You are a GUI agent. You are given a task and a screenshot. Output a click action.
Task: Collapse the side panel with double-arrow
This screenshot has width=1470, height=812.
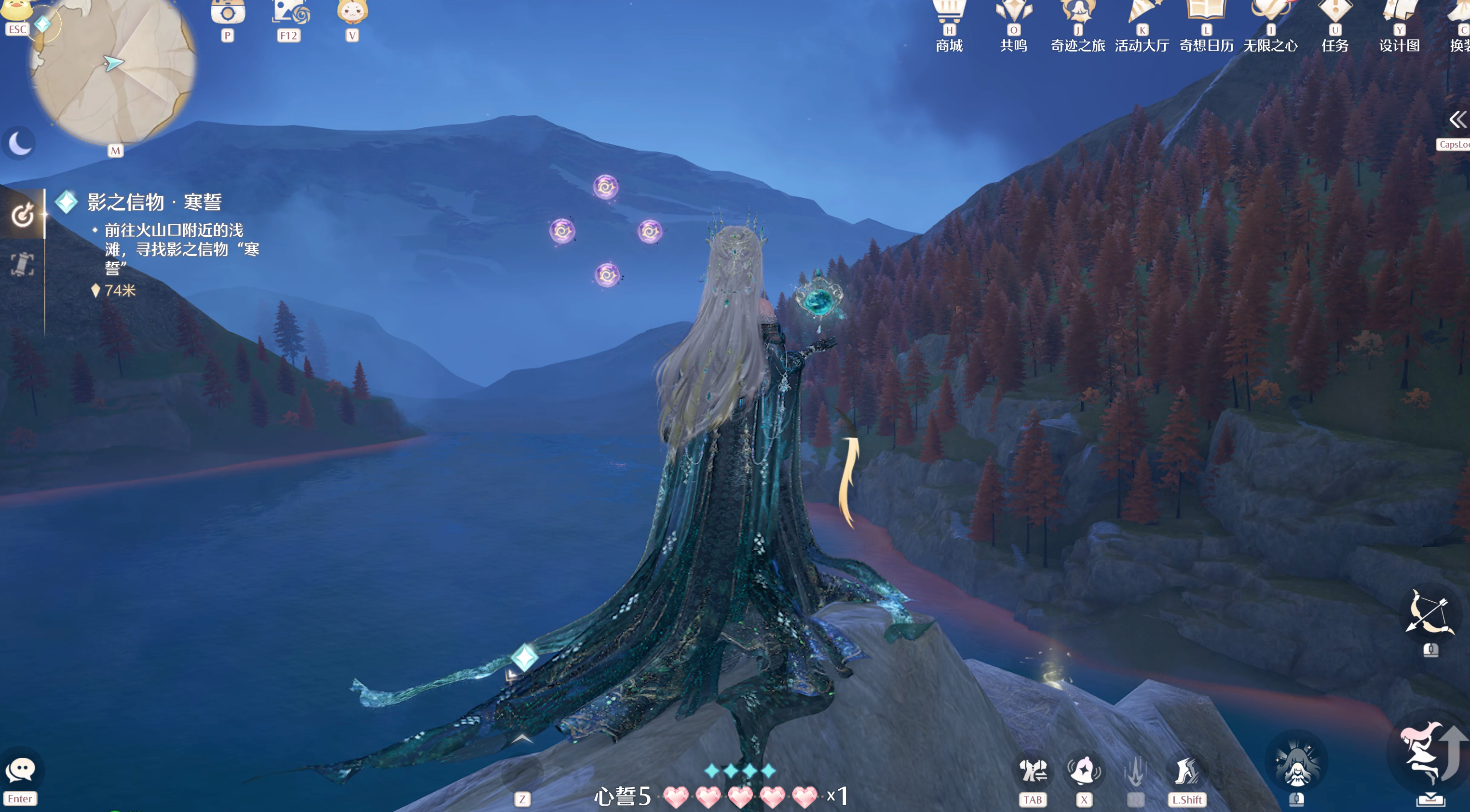click(1457, 119)
